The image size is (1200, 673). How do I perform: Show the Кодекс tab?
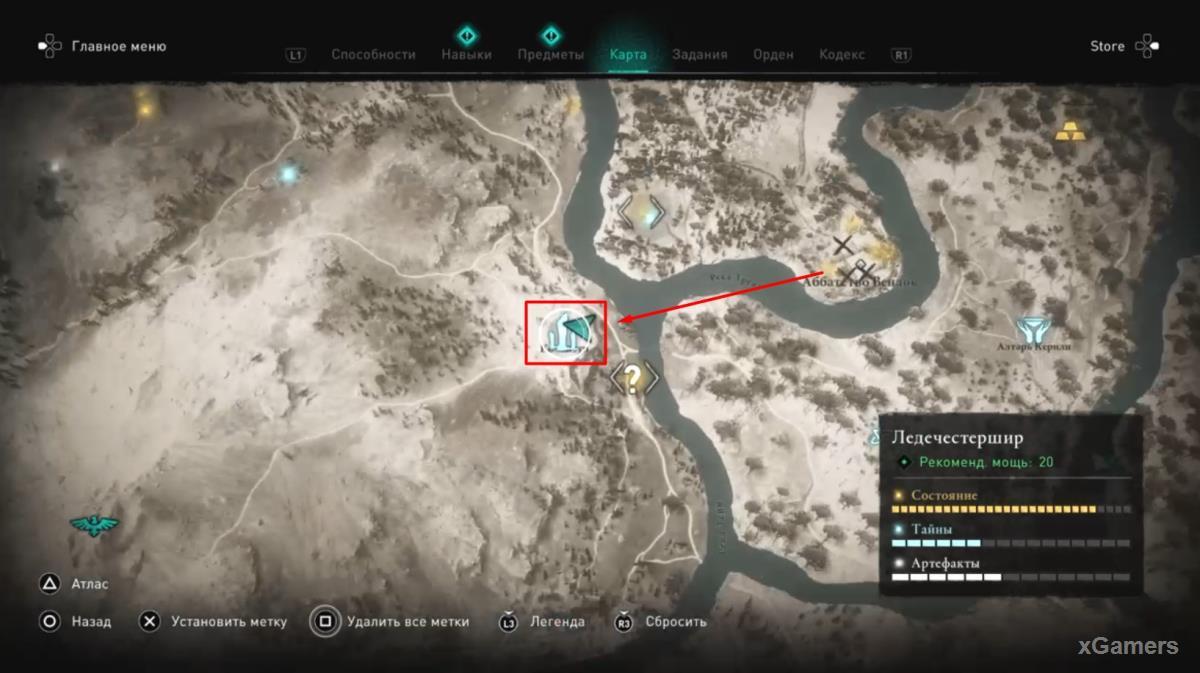(x=841, y=55)
